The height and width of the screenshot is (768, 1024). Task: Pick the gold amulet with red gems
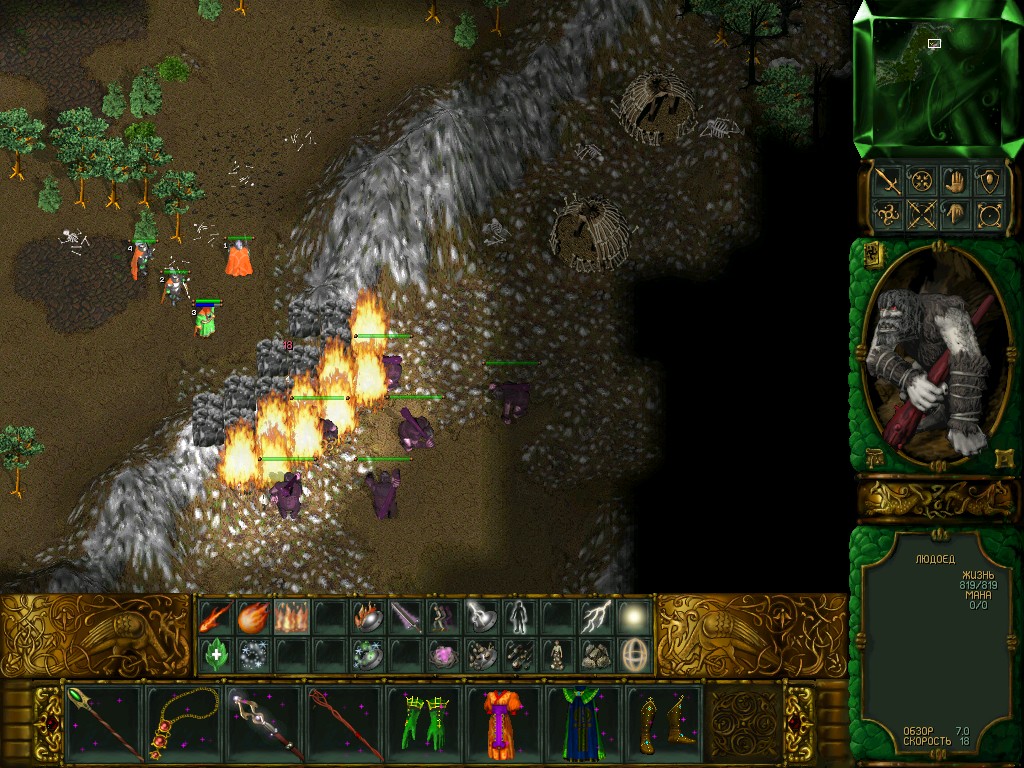[x=184, y=724]
